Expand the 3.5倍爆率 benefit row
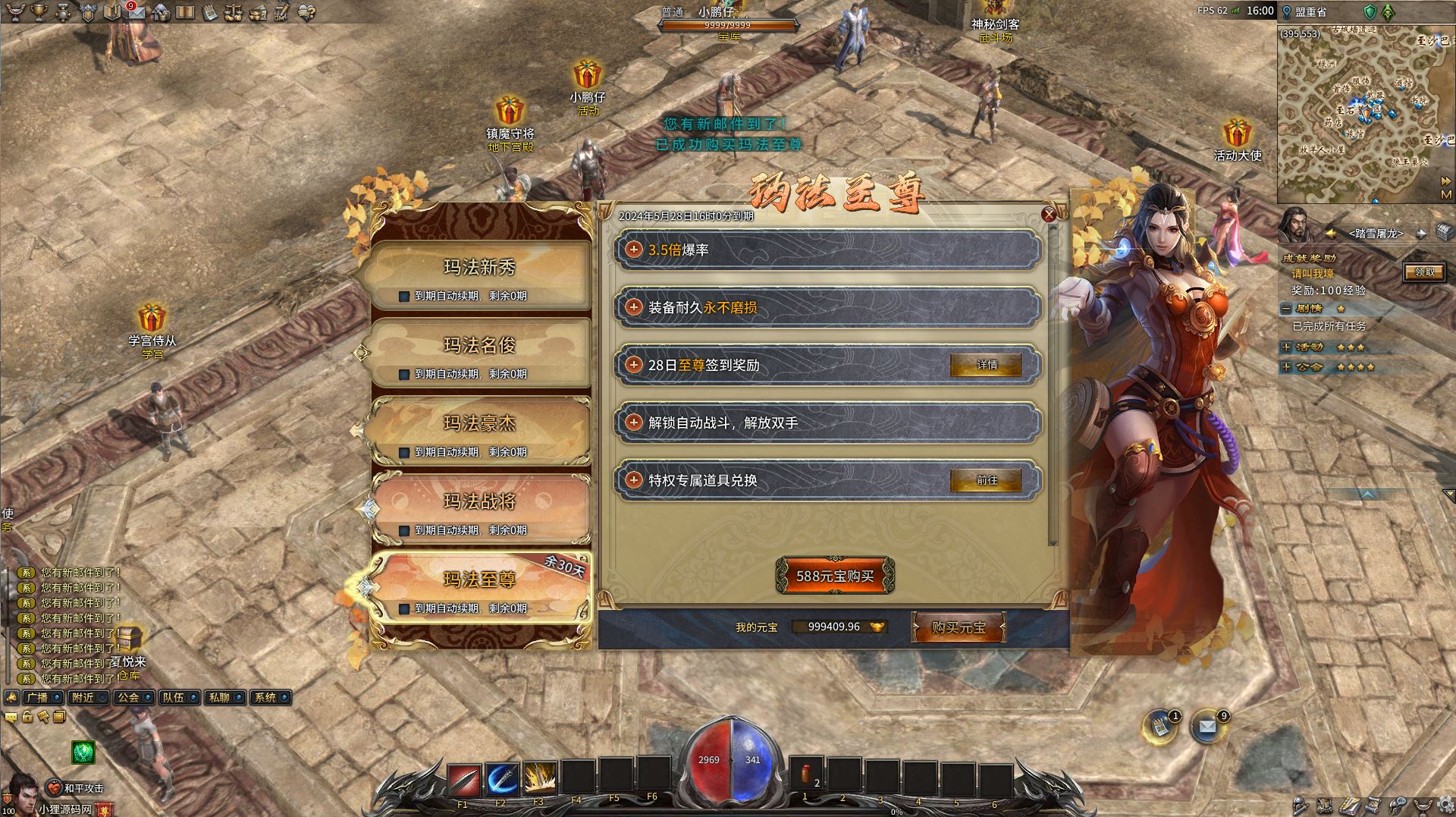 634,250
